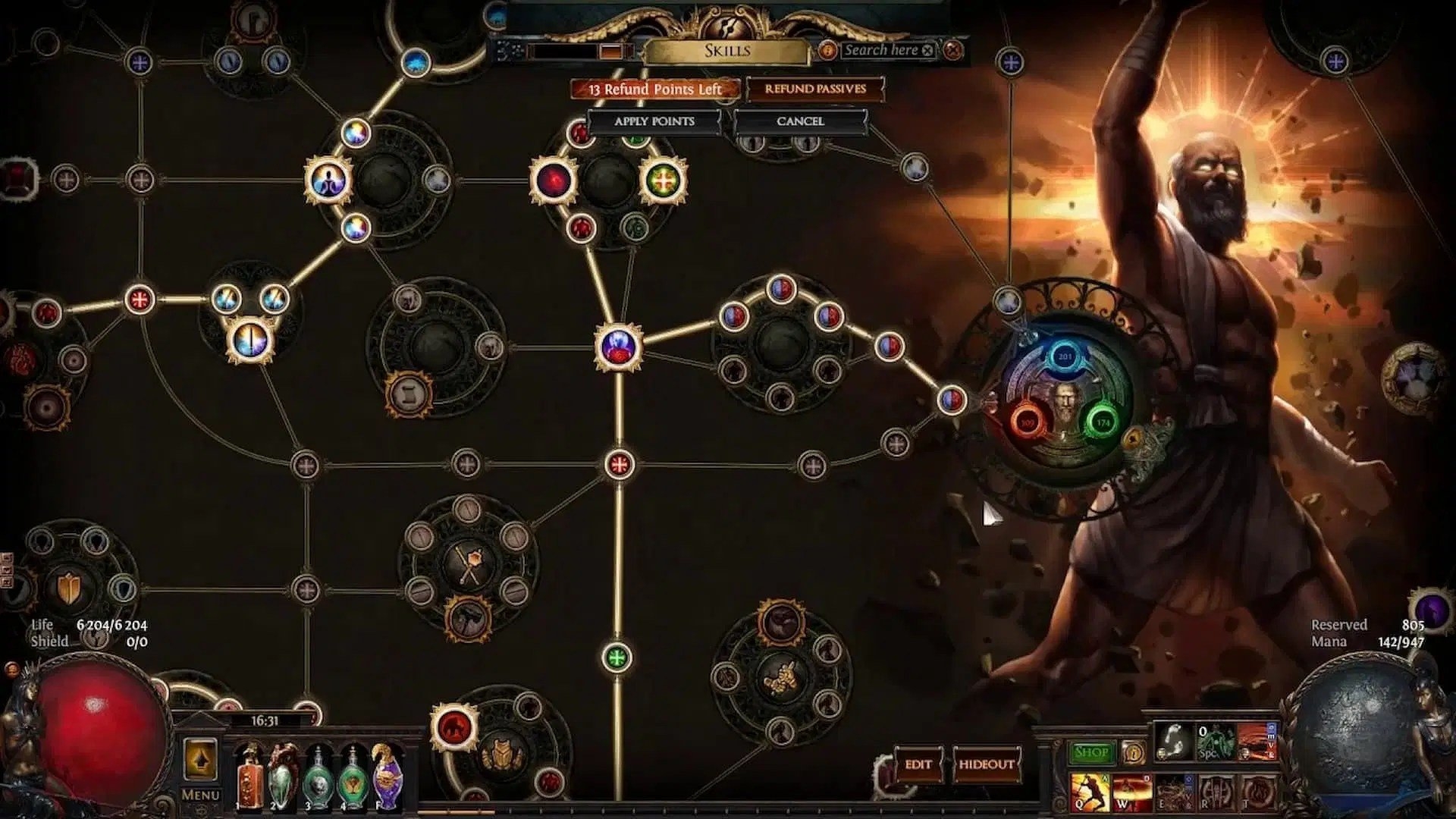Apply the allocated passive points
Image resolution: width=1456 pixels, height=819 pixels.
654,121
